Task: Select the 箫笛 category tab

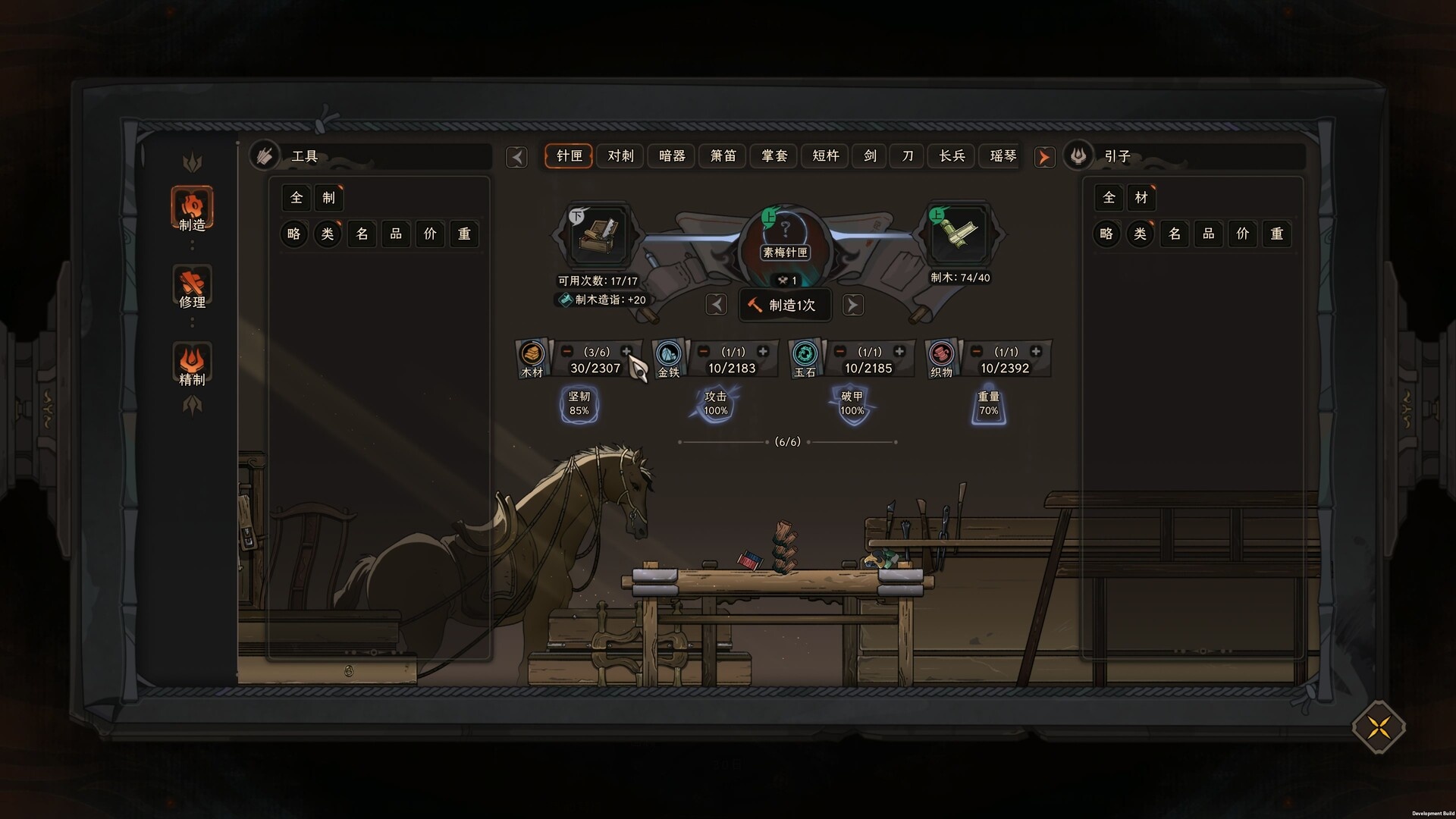Action: click(723, 156)
